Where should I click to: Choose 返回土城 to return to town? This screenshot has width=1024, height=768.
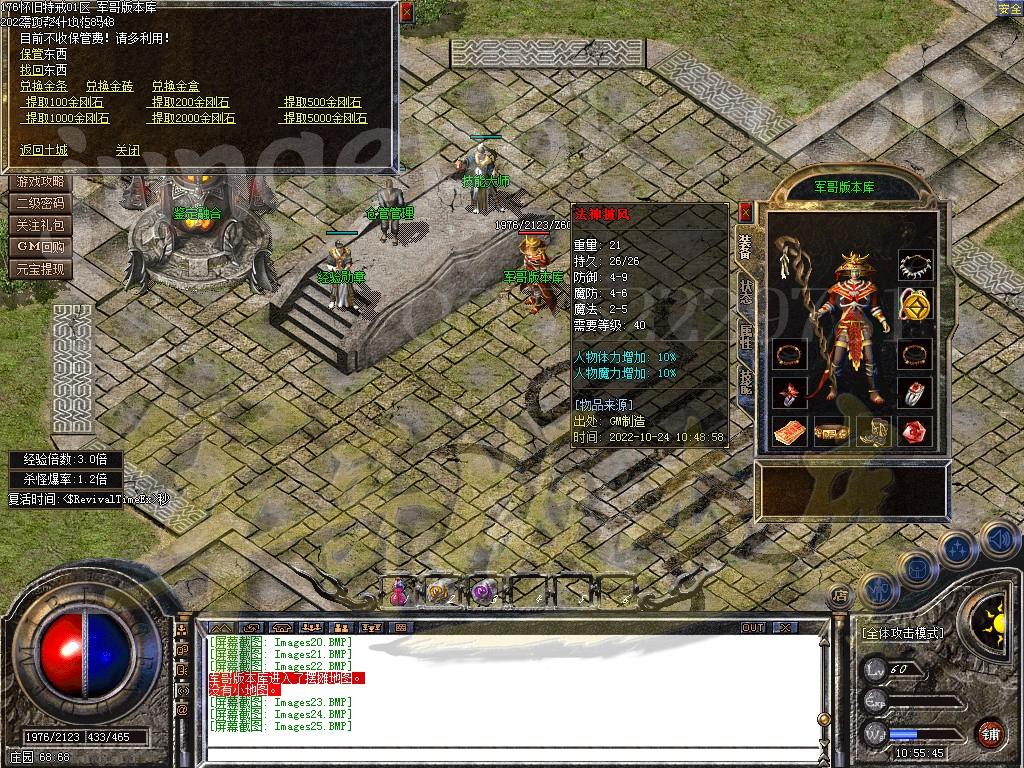[44, 150]
